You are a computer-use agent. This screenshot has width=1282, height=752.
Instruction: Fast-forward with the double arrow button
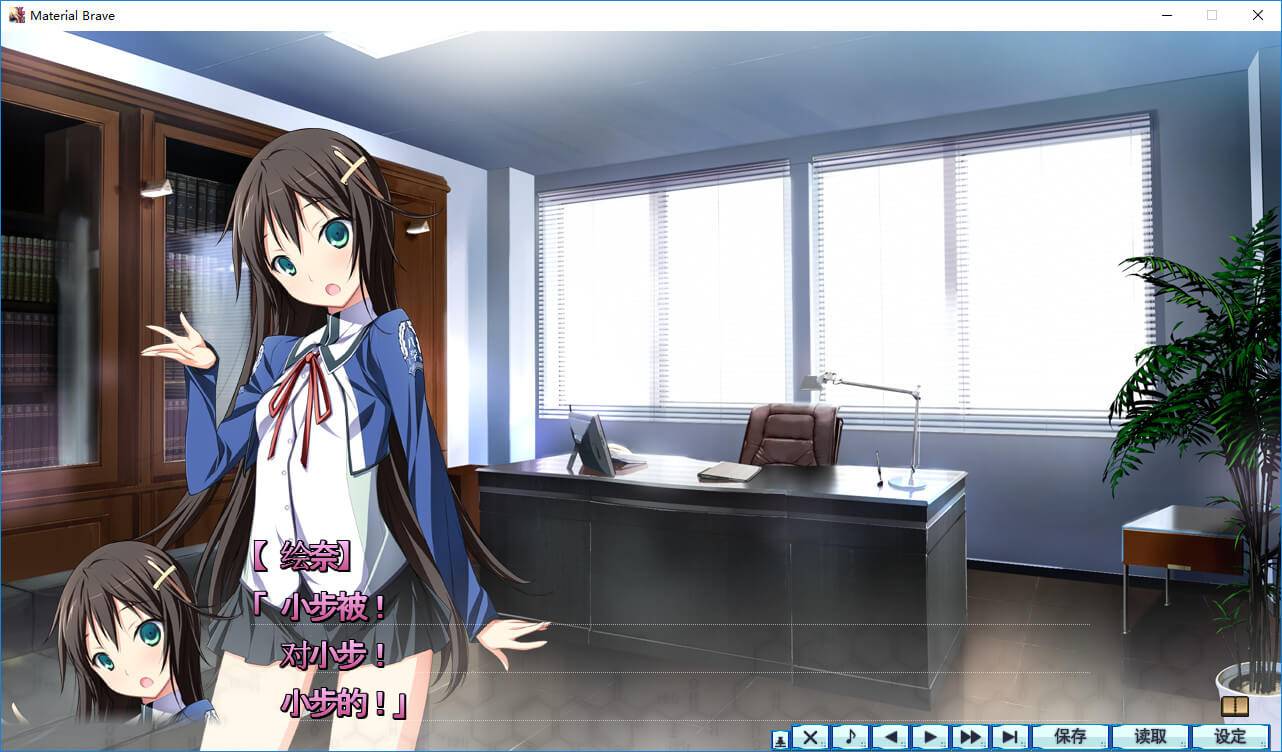point(970,737)
